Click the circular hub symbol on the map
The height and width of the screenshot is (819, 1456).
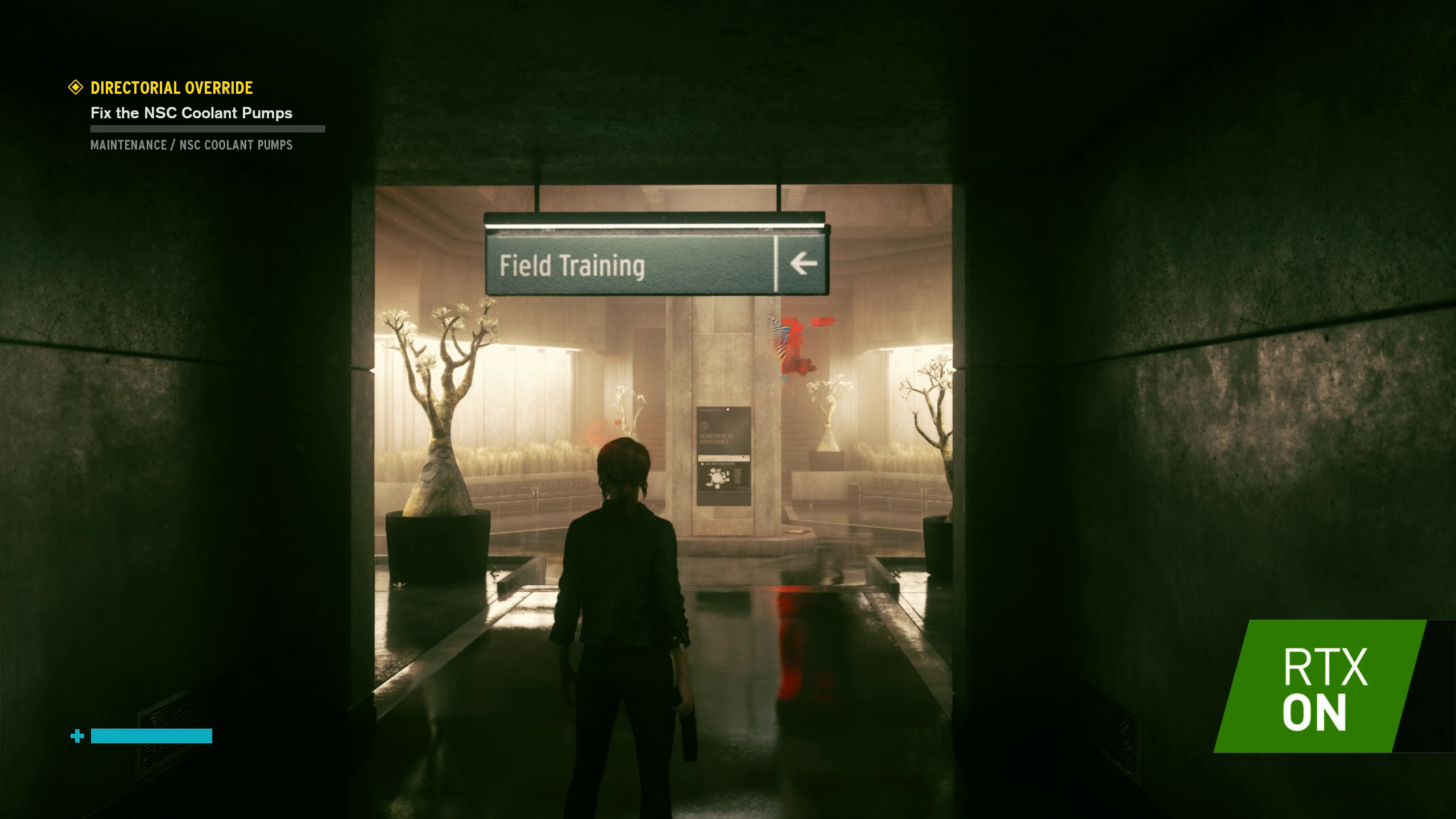click(x=716, y=478)
